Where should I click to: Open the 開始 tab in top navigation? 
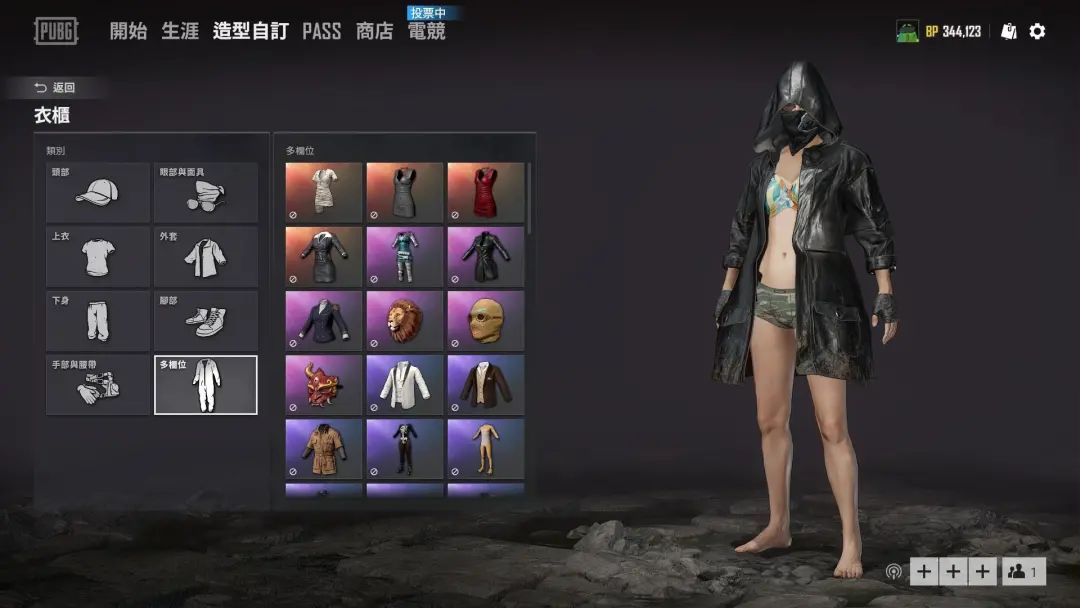[128, 31]
